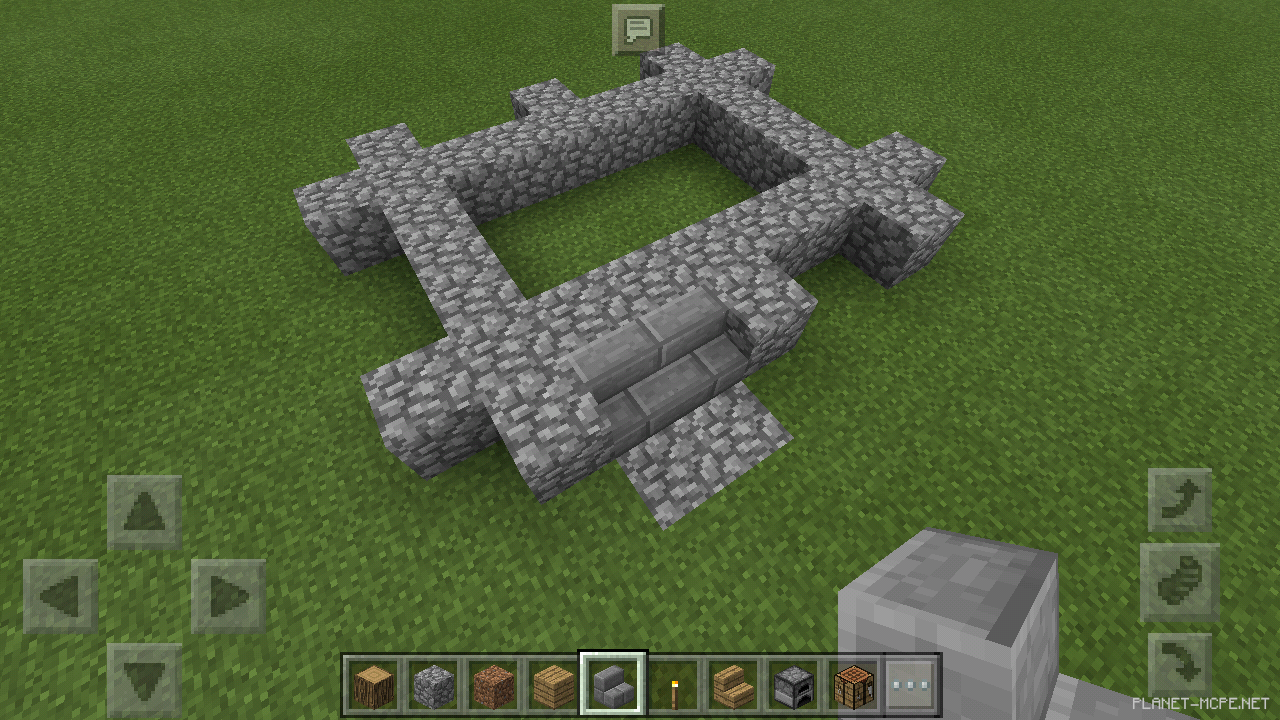Viewport: 1280px width, 720px height.
Task: Select the dirt block in the hotbar
Action: (493, 685)
